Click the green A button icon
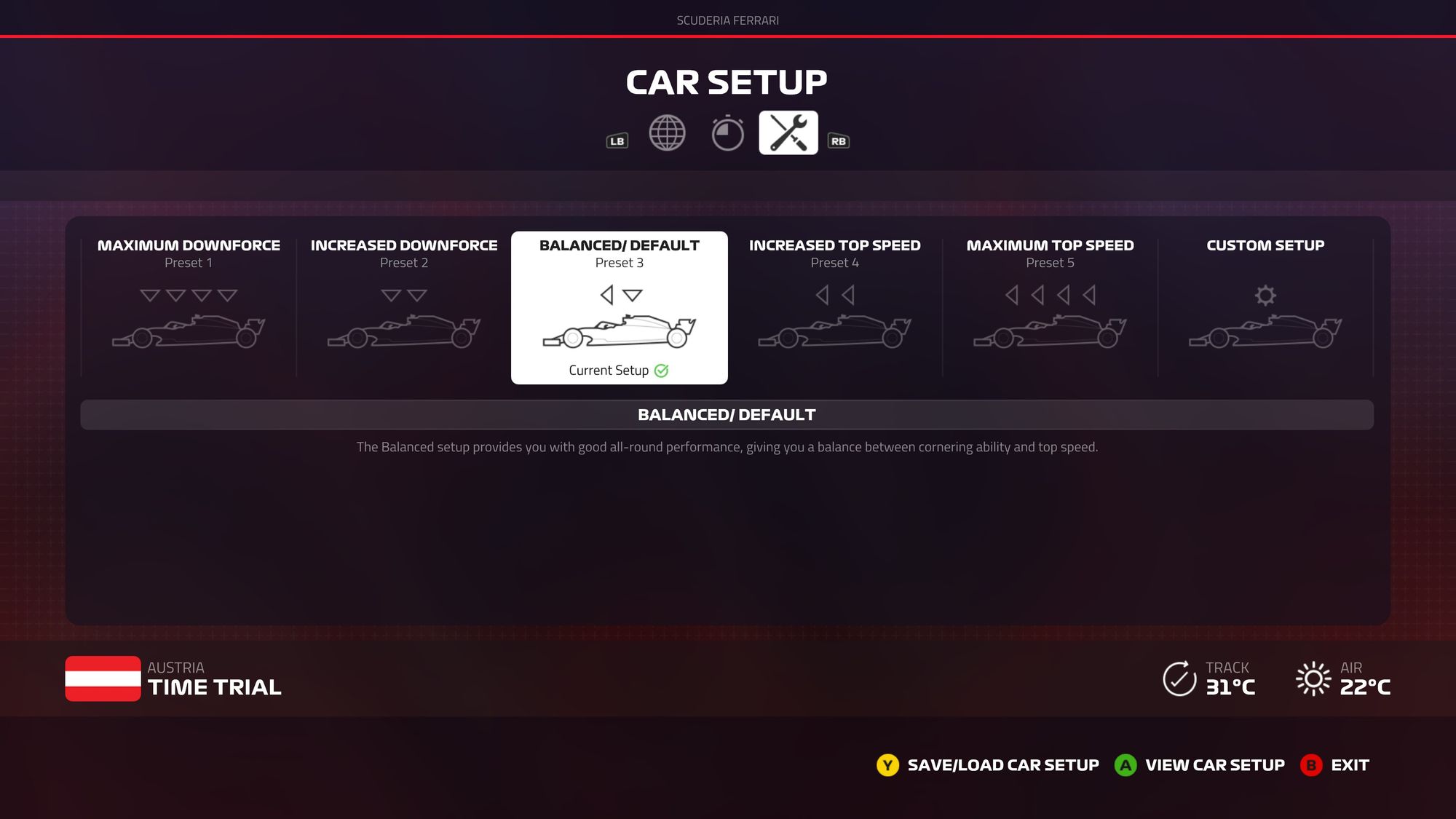The height and width of the screenshot is (819, 1456). tap(1126, 765)
